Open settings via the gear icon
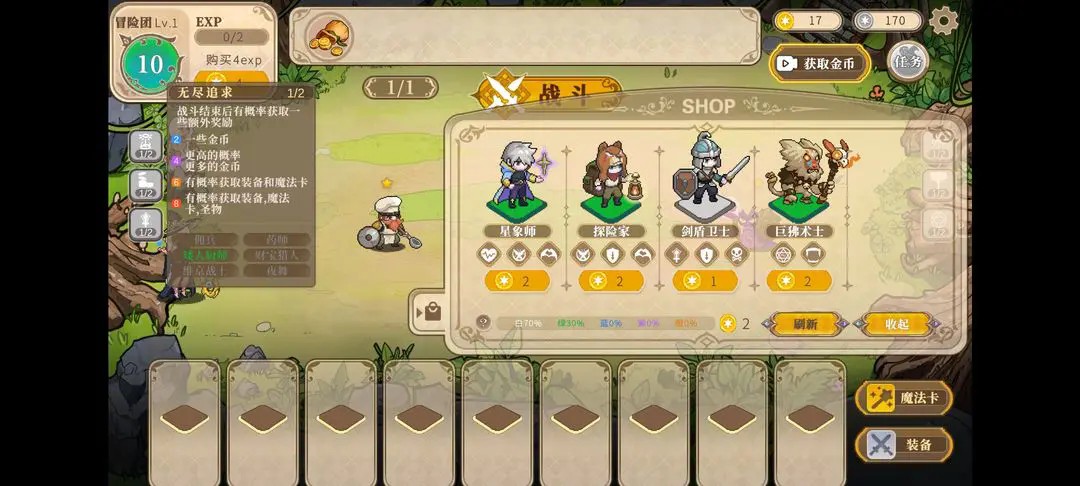This screenshot has height=486, width=1080. point(943,20)
